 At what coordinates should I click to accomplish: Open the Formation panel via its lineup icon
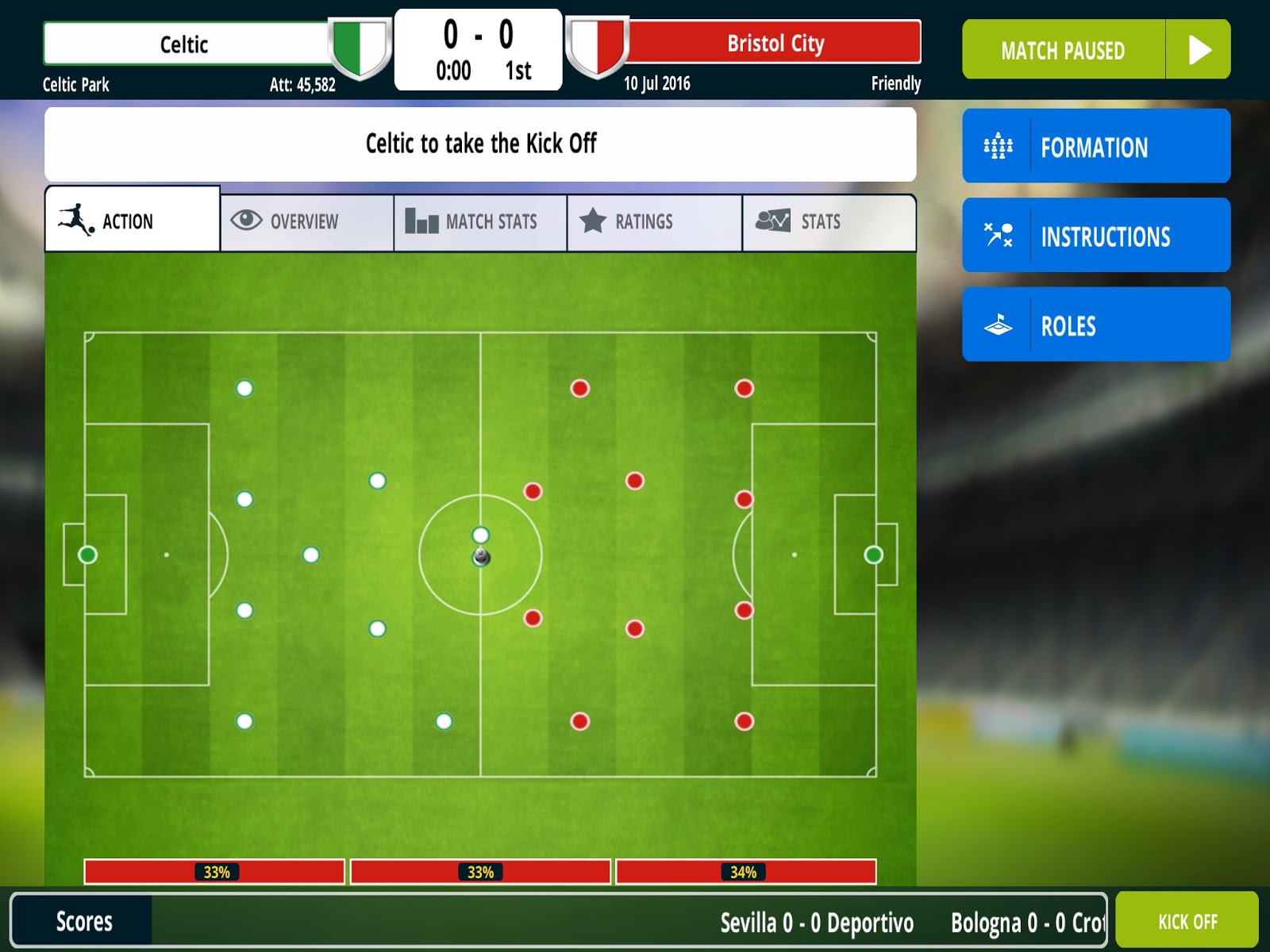(999, 147)
